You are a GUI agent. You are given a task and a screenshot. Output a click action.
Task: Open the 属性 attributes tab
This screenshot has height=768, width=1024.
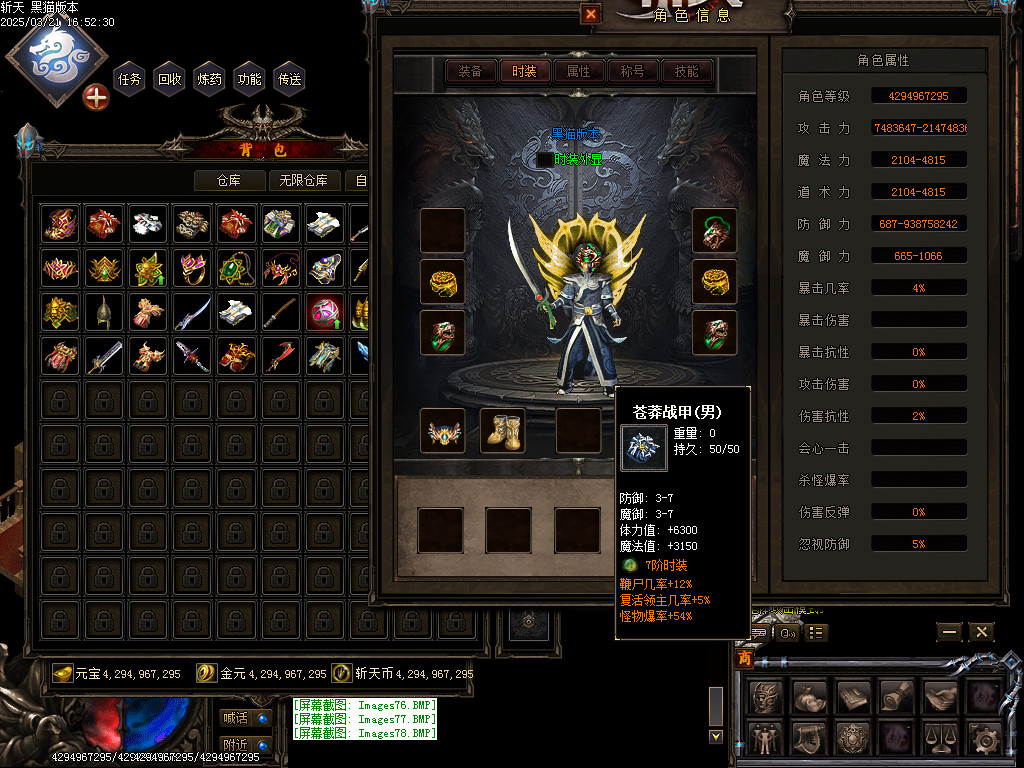pyautogui.click(x=578, y=71)
